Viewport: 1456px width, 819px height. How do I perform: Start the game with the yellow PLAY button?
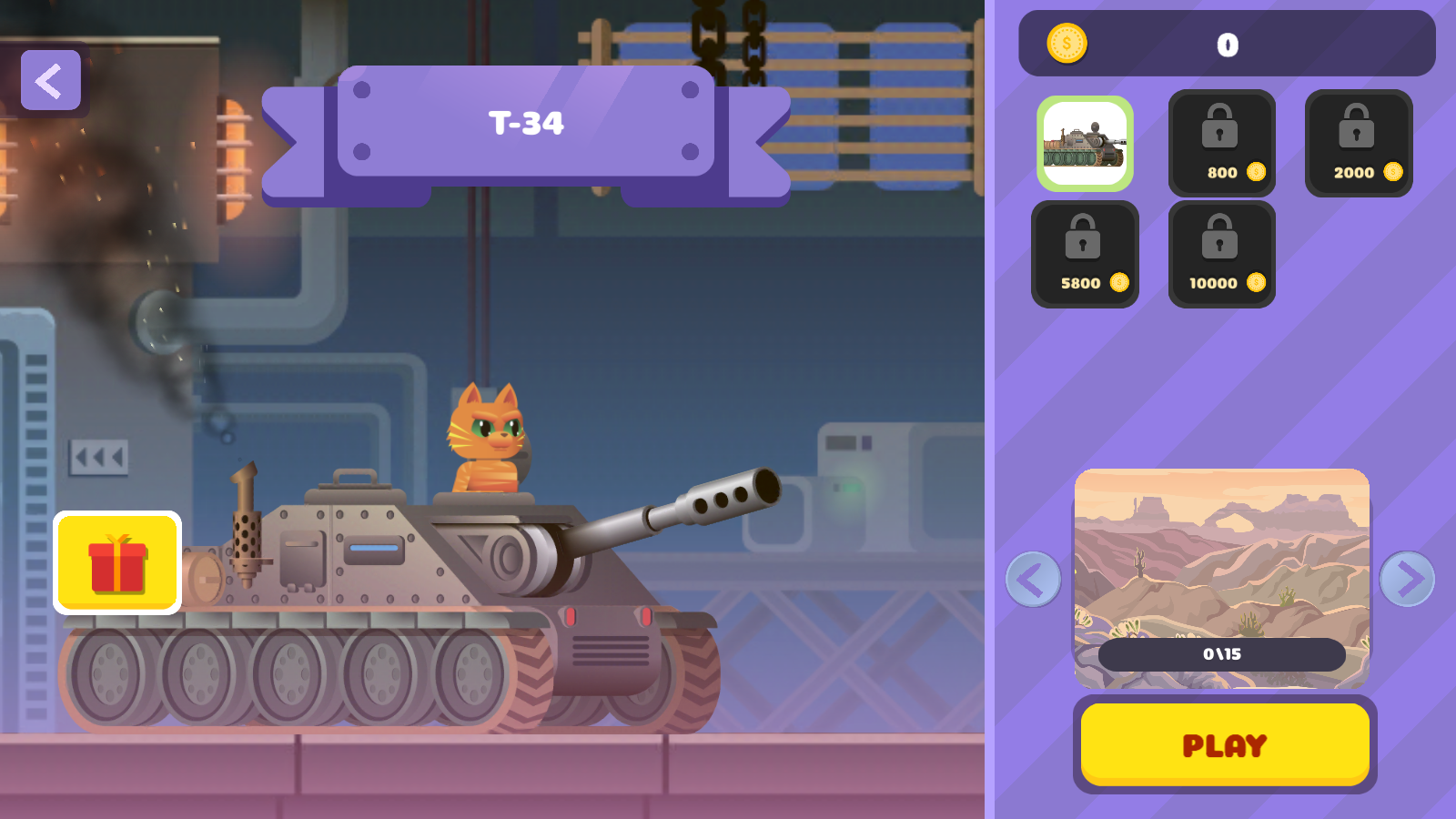click(1224, 744)
